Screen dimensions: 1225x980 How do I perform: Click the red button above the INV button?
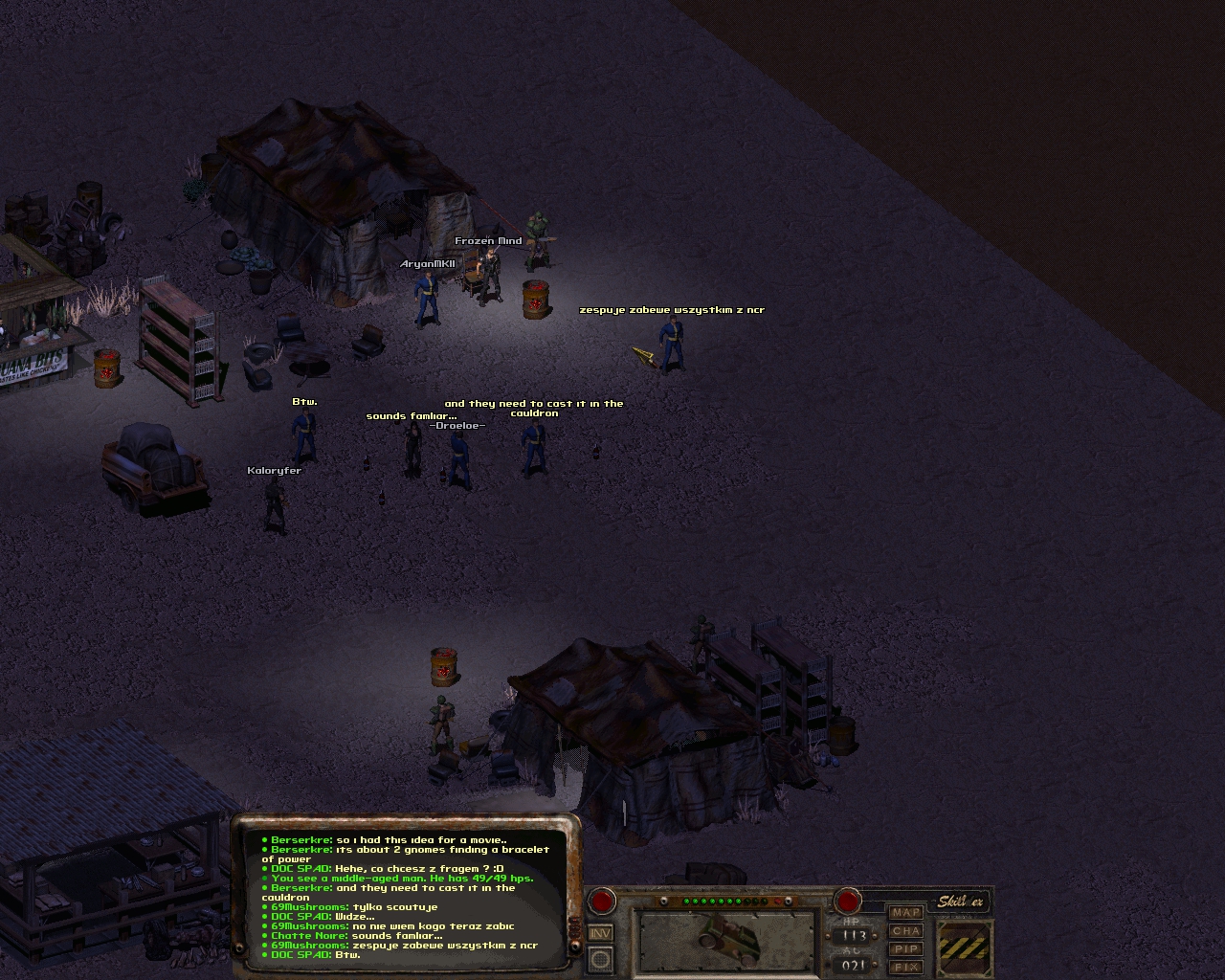point(602,901)
